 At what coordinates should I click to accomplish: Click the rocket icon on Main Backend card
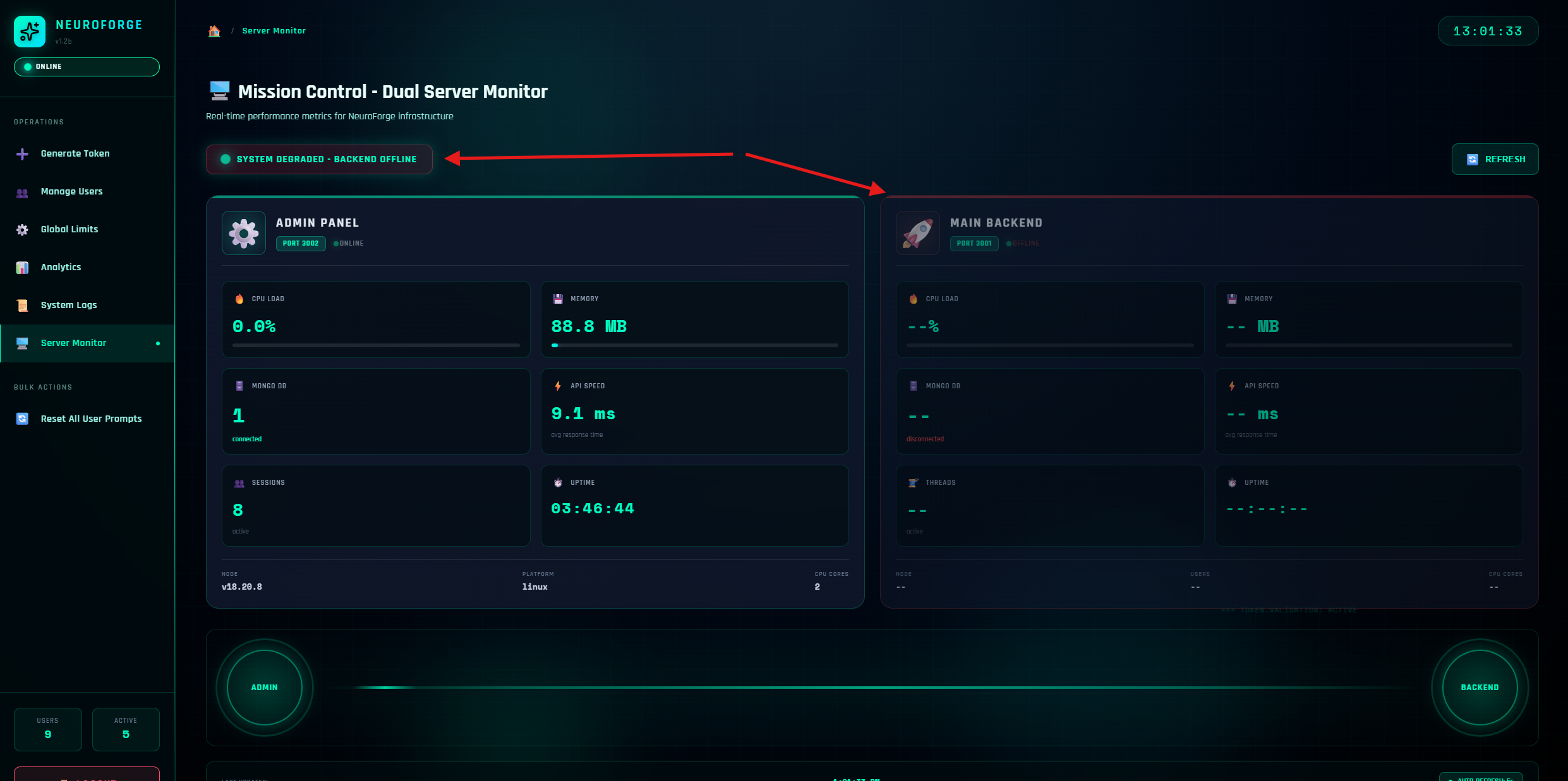917,233
